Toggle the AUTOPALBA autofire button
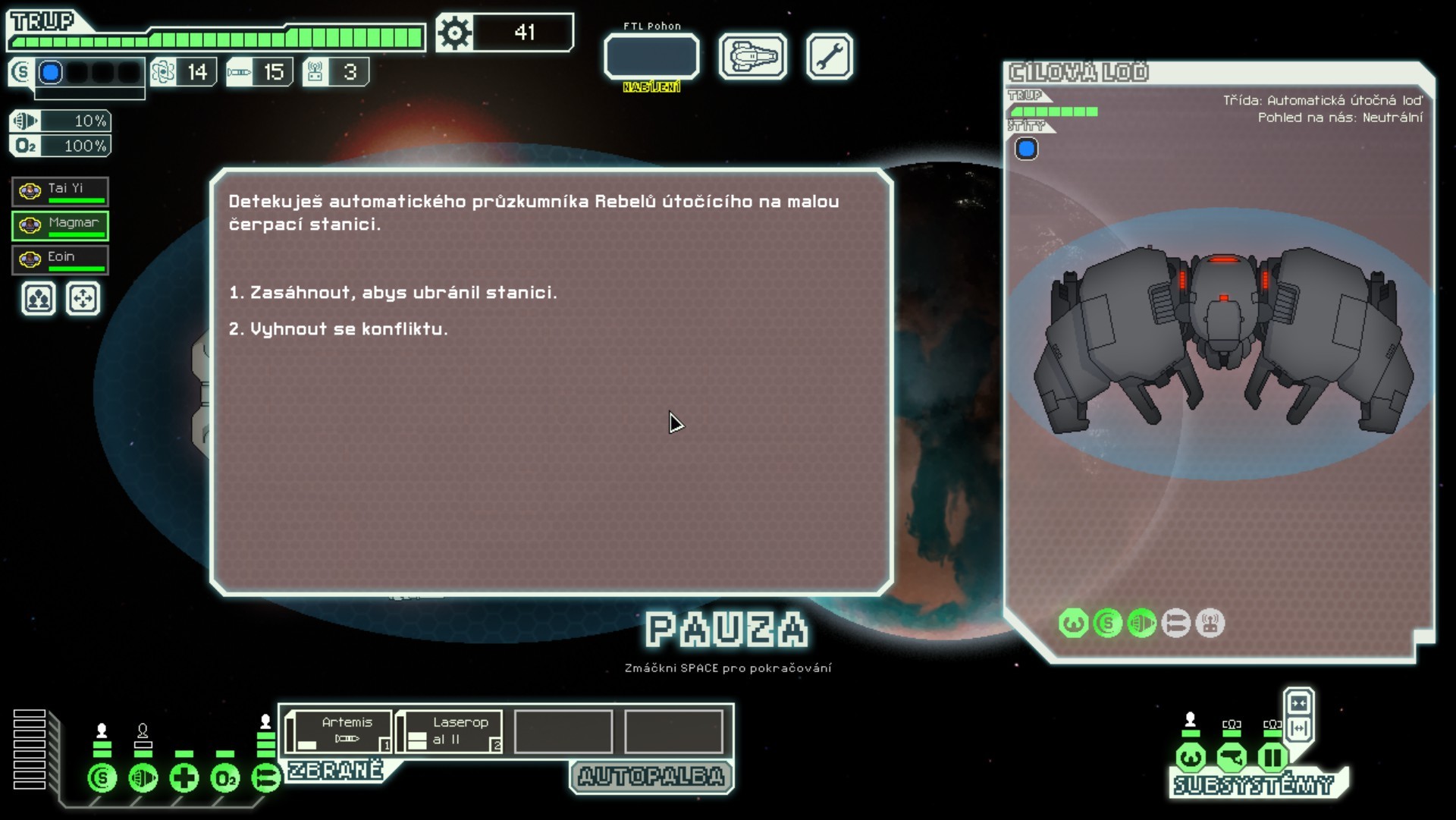 point(651,777)
